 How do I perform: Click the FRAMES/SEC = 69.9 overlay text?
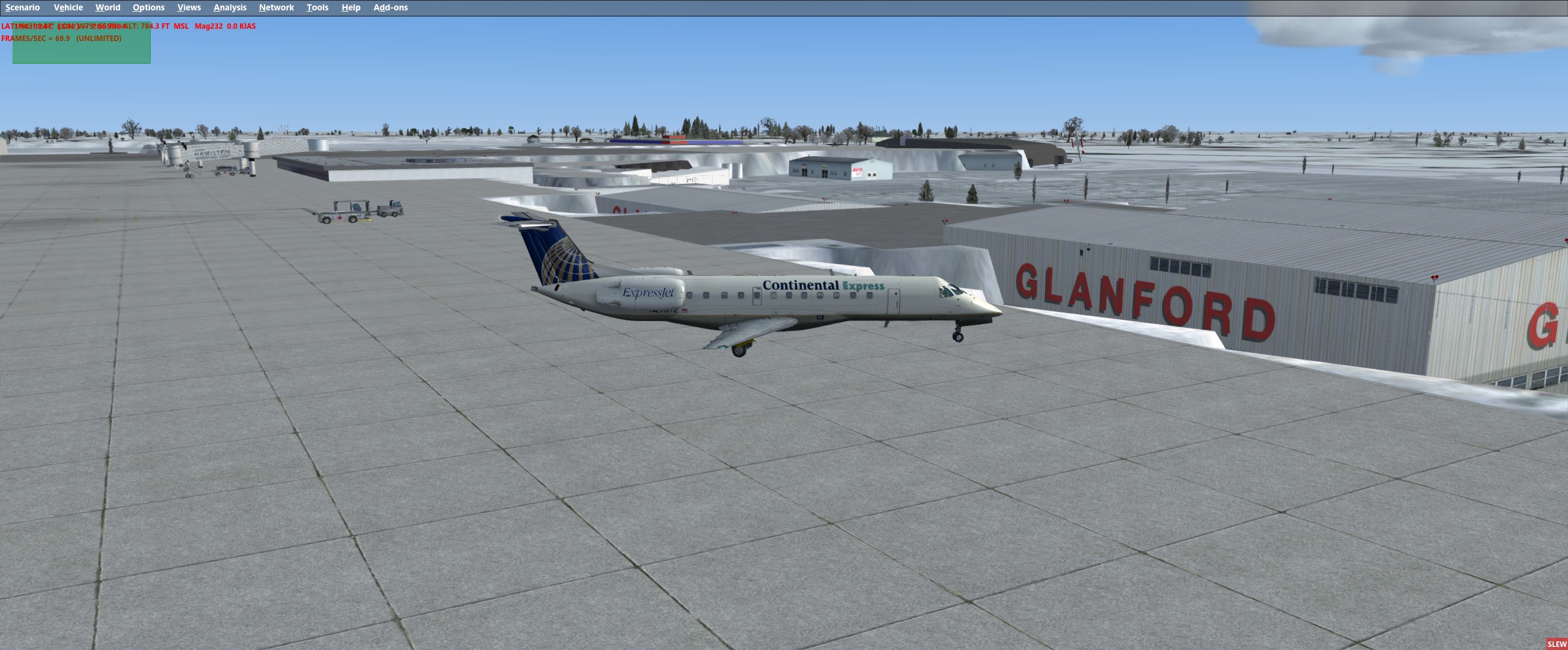click(61, 38)
